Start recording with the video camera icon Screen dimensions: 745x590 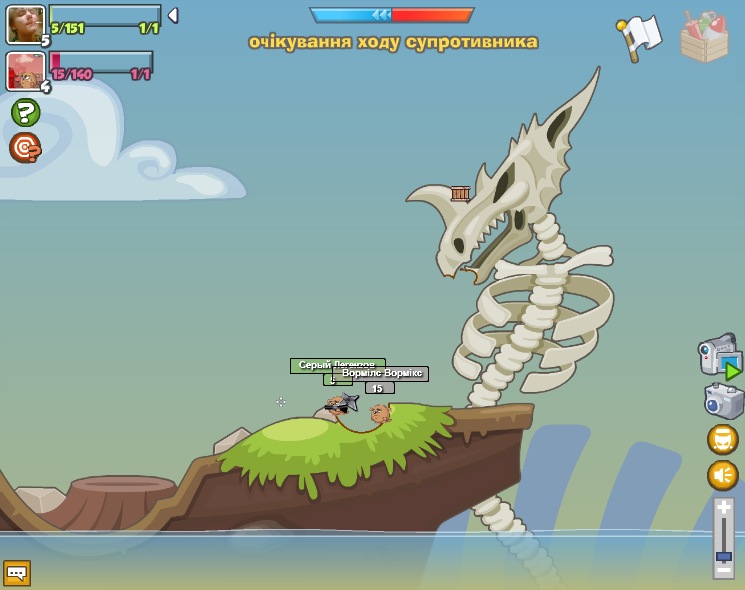tap(719, 357)
